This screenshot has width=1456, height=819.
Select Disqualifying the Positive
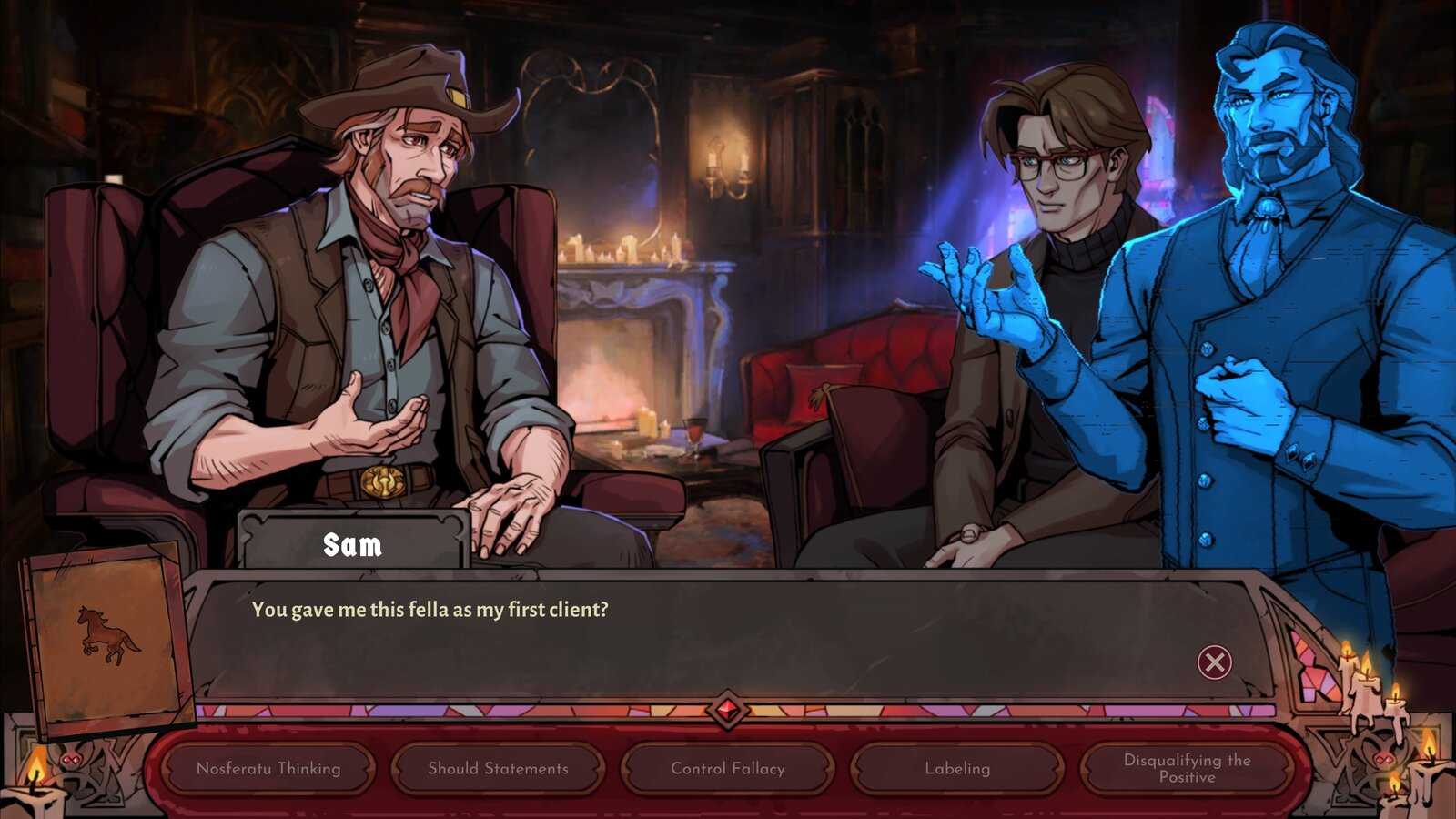[1187, 768]
